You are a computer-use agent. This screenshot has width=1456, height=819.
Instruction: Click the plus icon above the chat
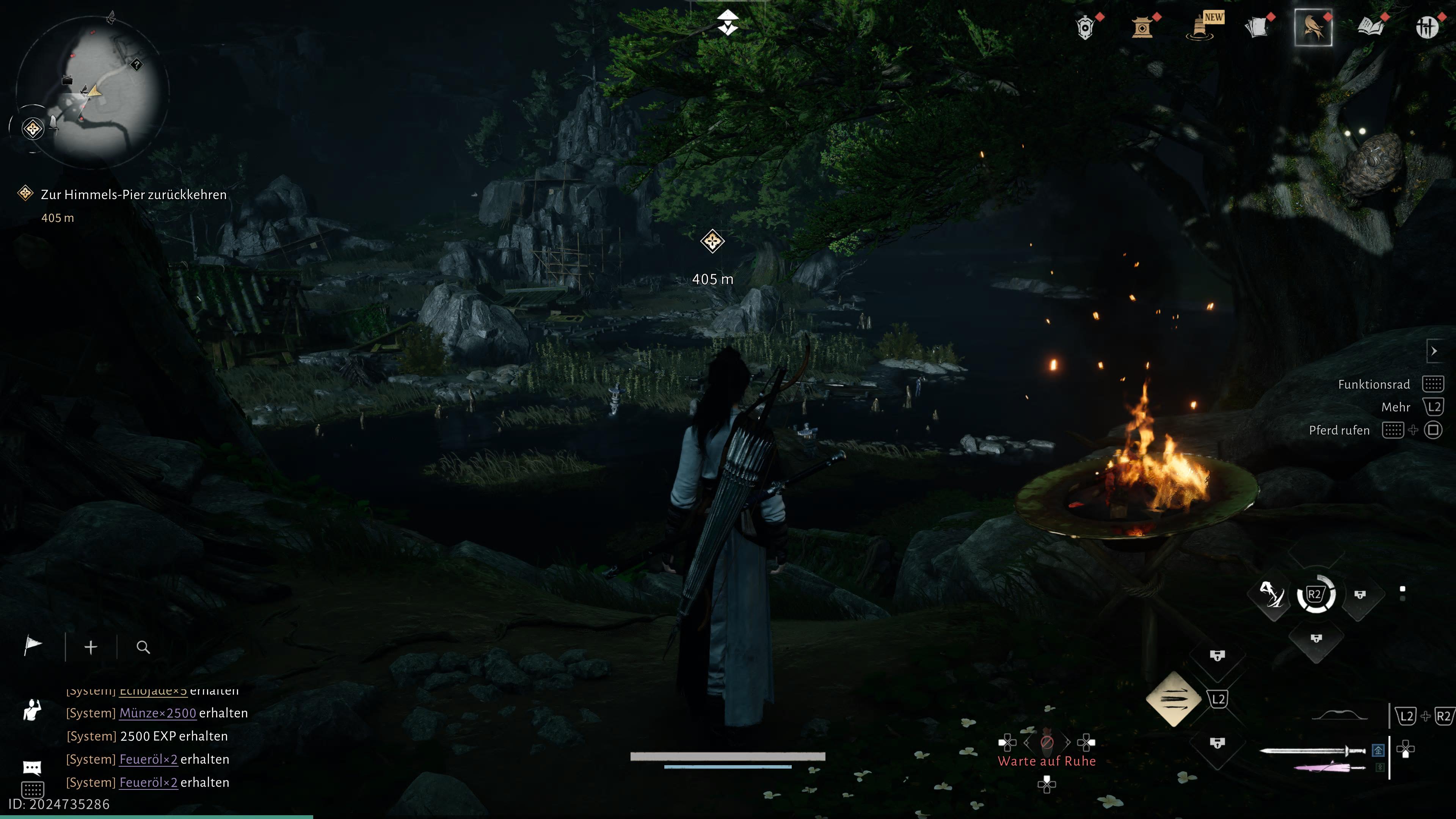pyautogui.click(x=91, y=646)
